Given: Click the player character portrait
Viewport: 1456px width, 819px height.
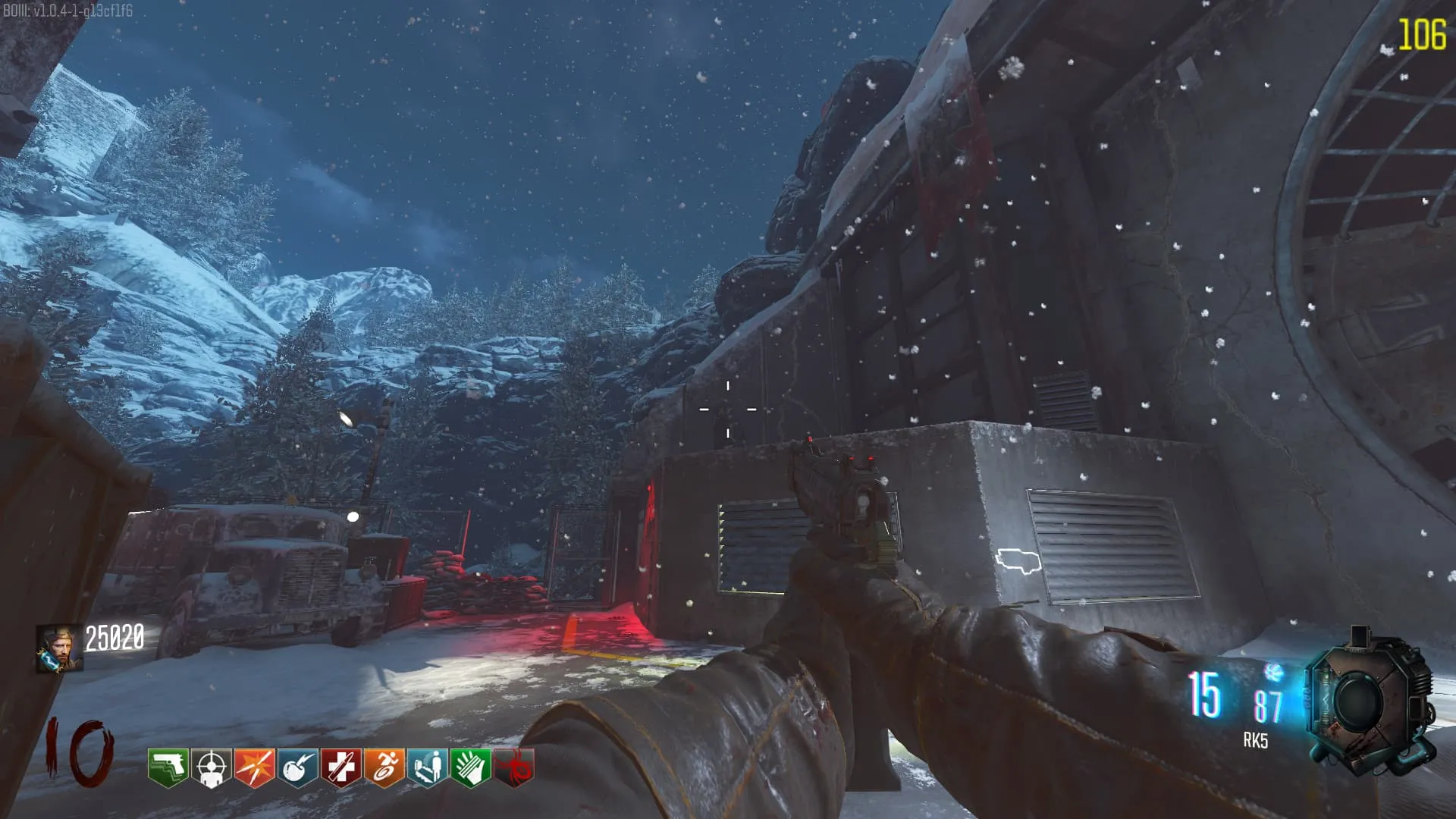Looking at the screenshot, I should pos(59,648).
